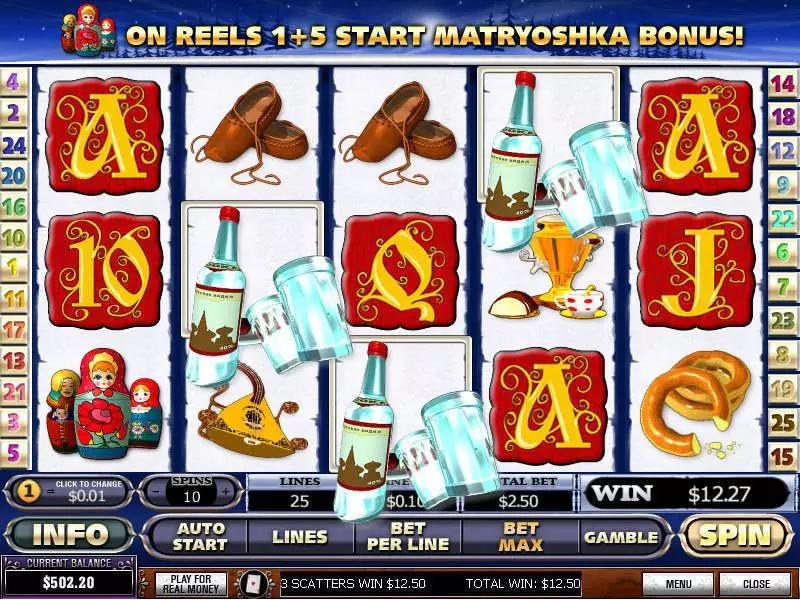Image resolution: width=800 pixels, height=600 pixels.
Task: Activate Auto Start
Action: click(x=202, y=536)
